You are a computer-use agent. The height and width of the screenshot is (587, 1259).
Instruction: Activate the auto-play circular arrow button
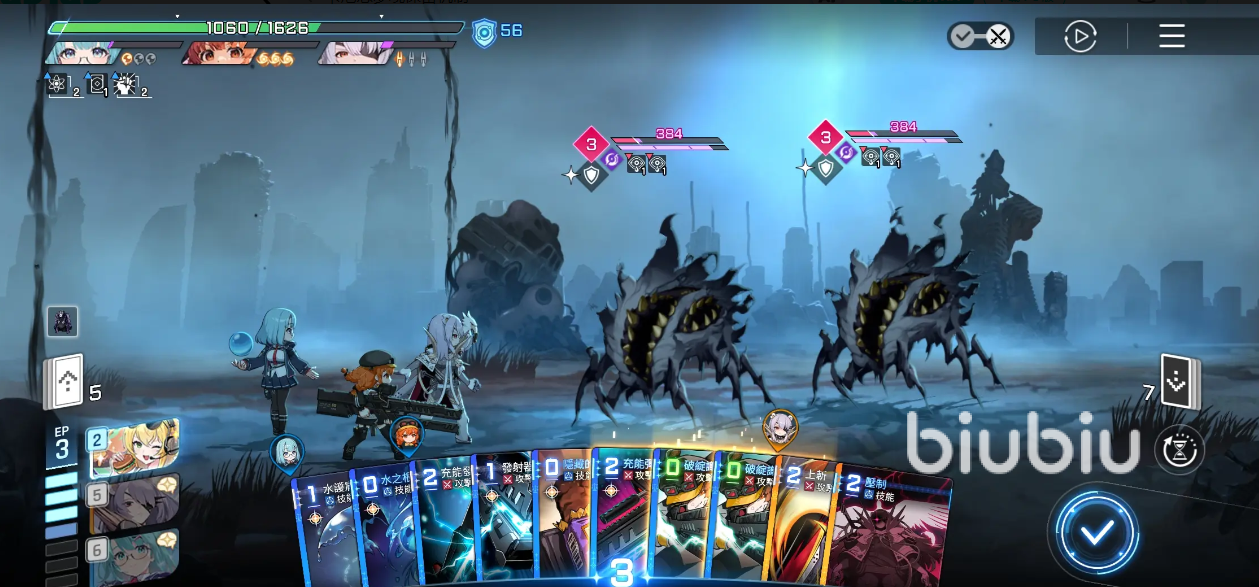tap(1080, 37)
